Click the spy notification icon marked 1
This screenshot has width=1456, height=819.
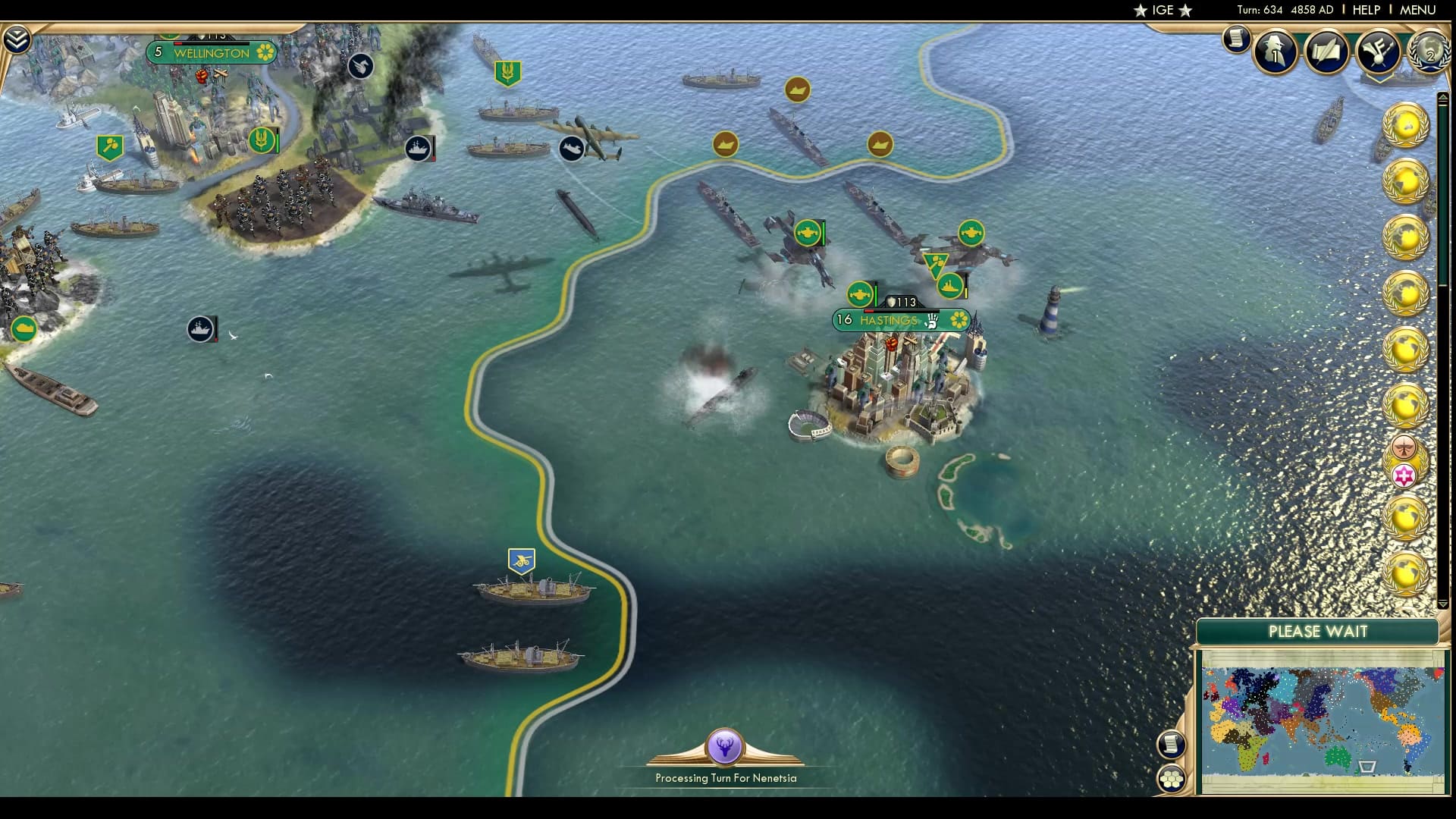coord(1274,53)
